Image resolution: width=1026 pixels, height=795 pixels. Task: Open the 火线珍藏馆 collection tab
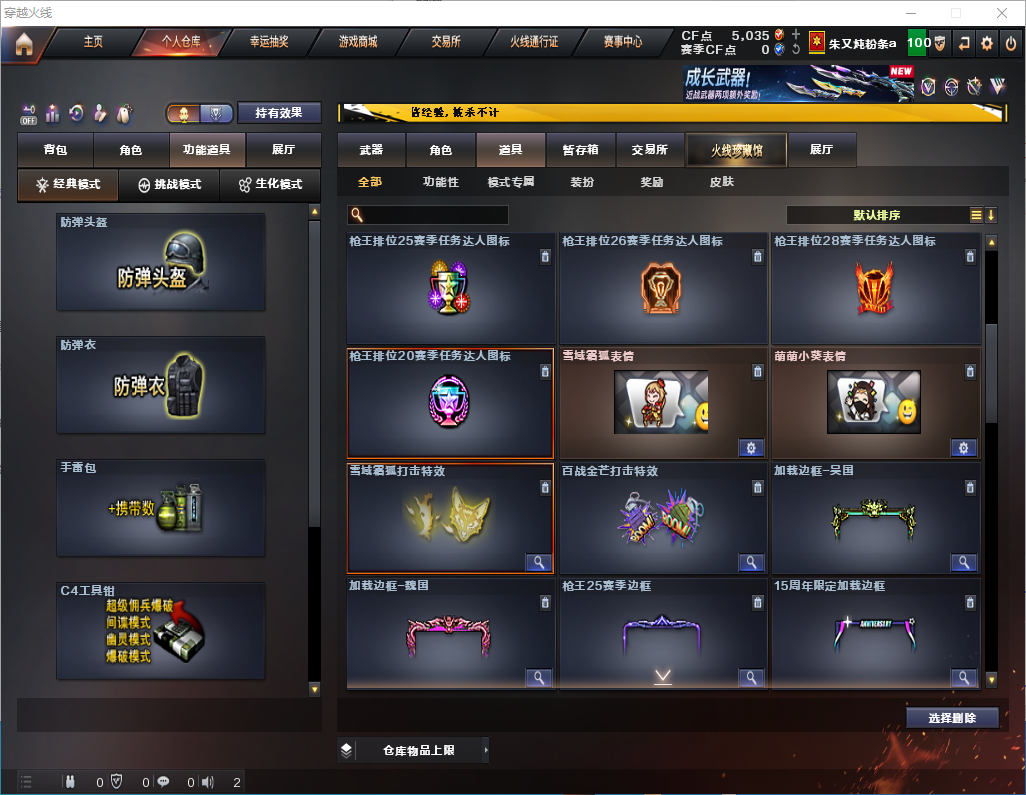point(736,150)
